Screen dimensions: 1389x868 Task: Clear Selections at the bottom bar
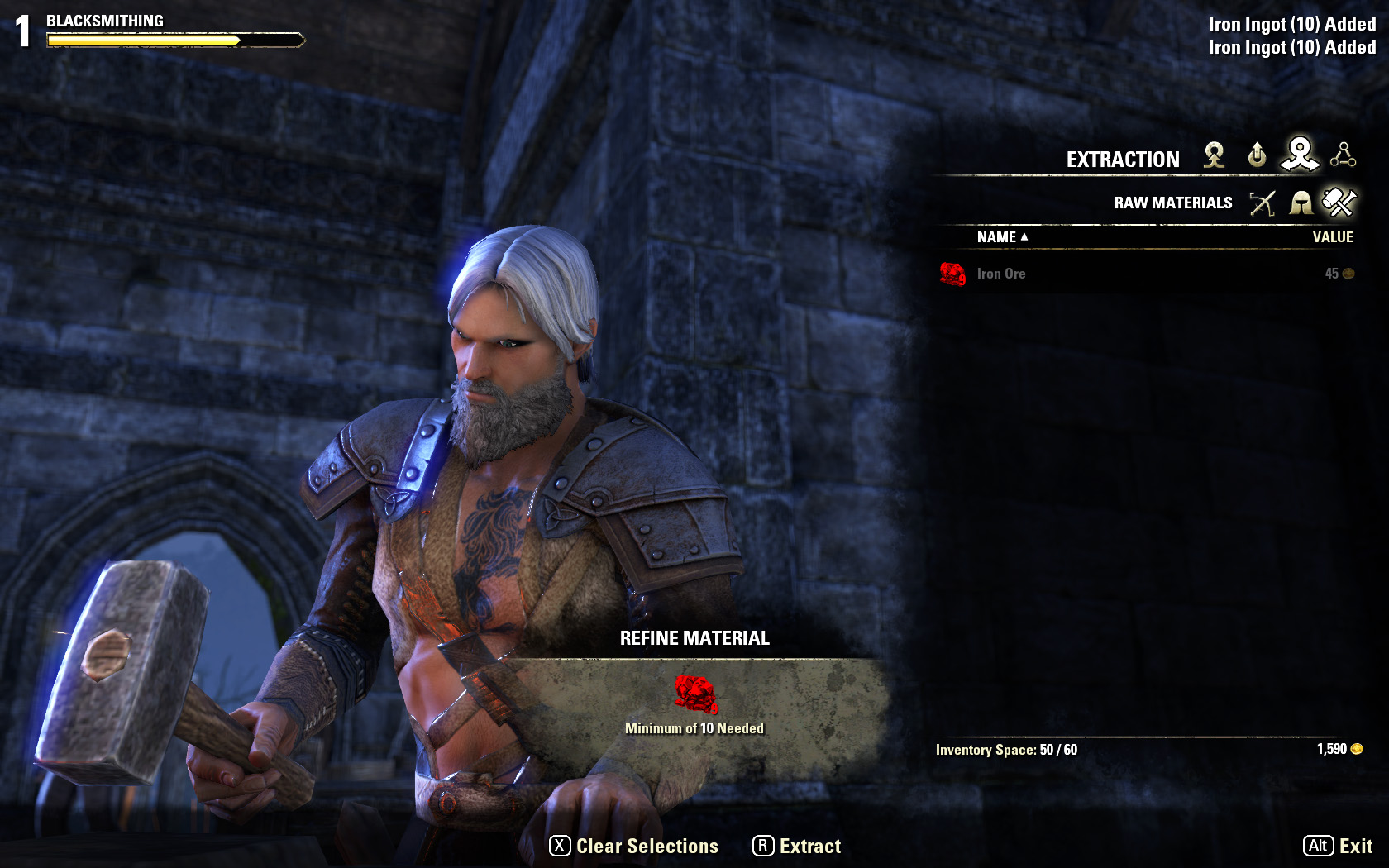[x=634, y=846]
